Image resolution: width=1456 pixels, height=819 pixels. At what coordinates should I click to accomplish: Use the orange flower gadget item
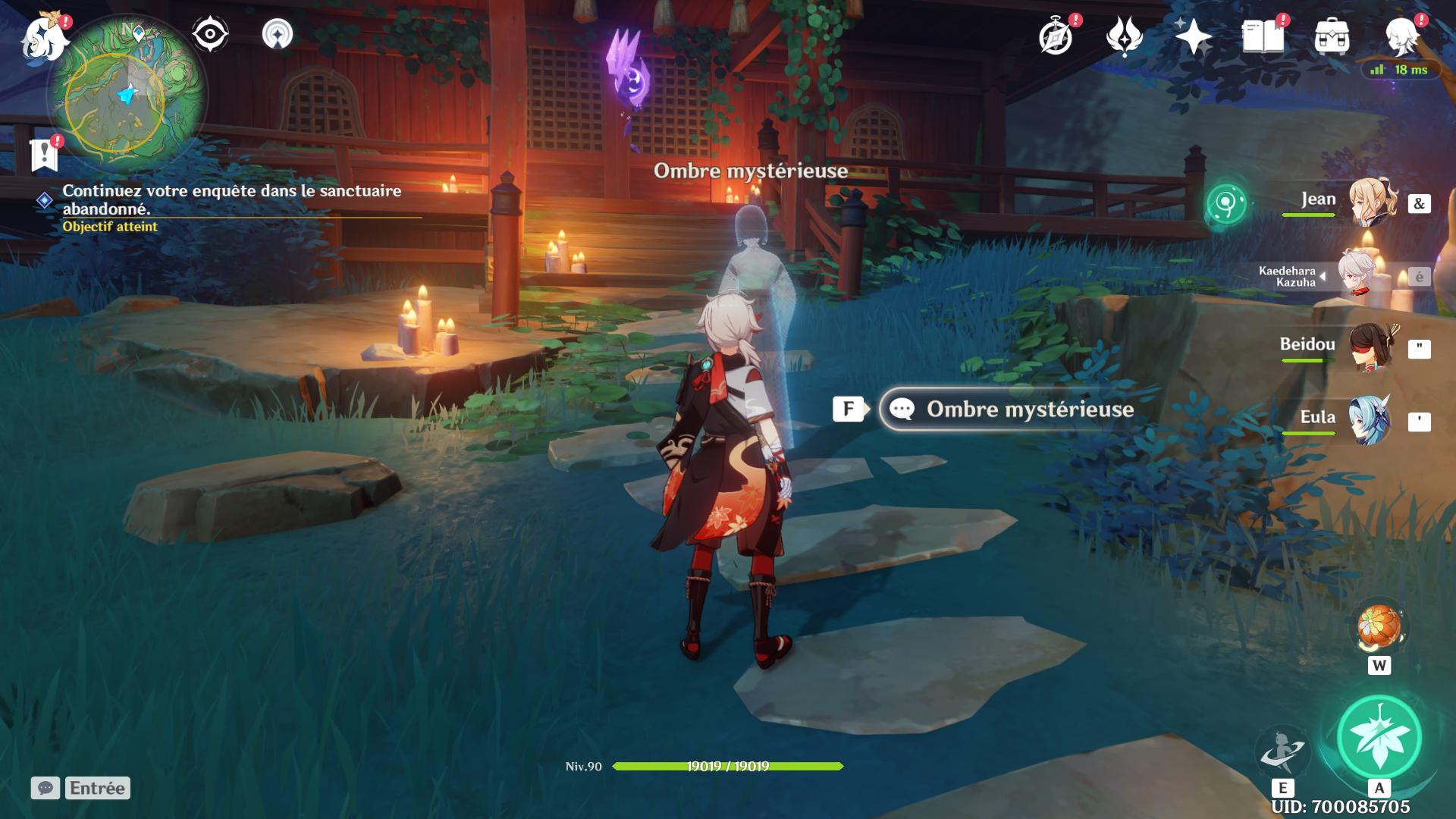coord(1379,626)
